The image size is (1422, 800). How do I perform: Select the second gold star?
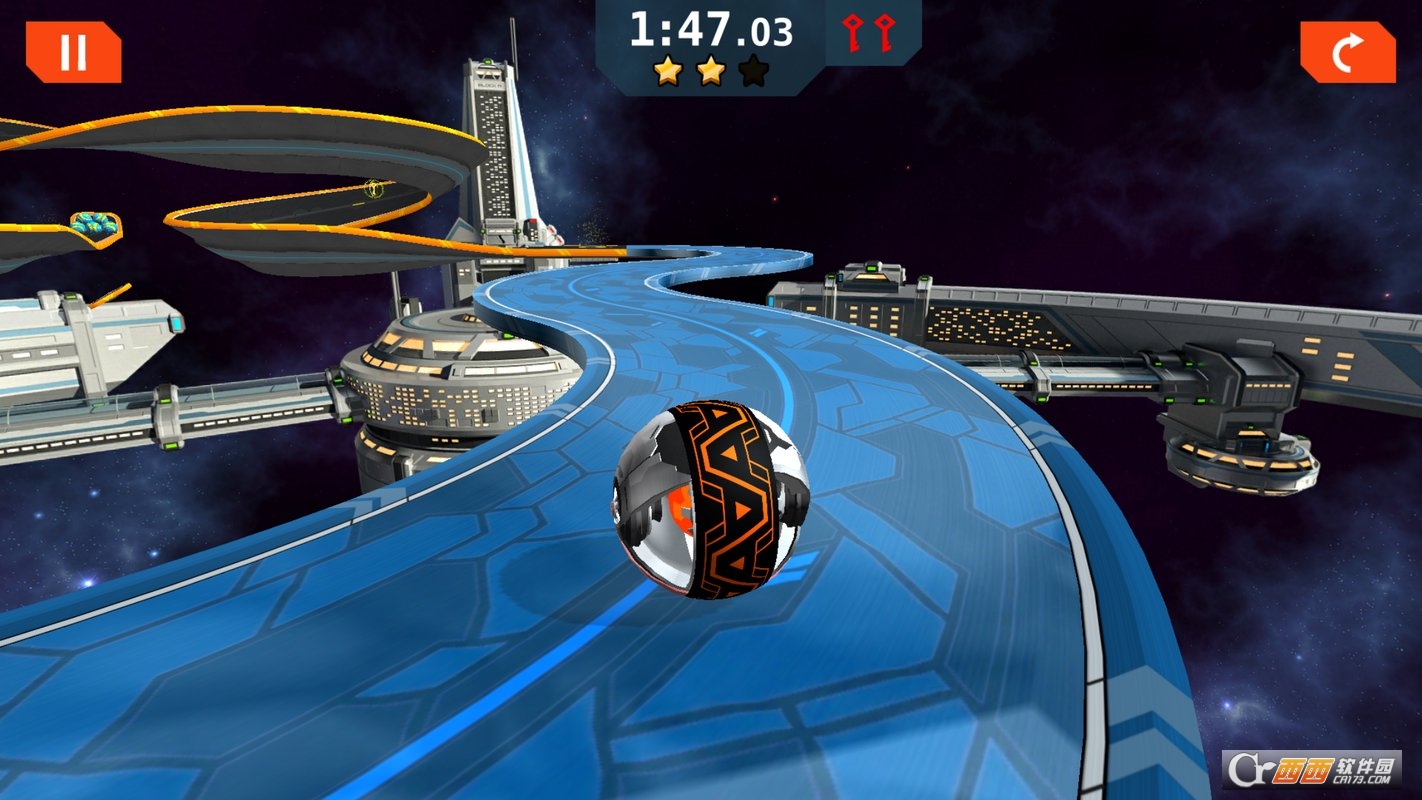[x=711, y=70]
